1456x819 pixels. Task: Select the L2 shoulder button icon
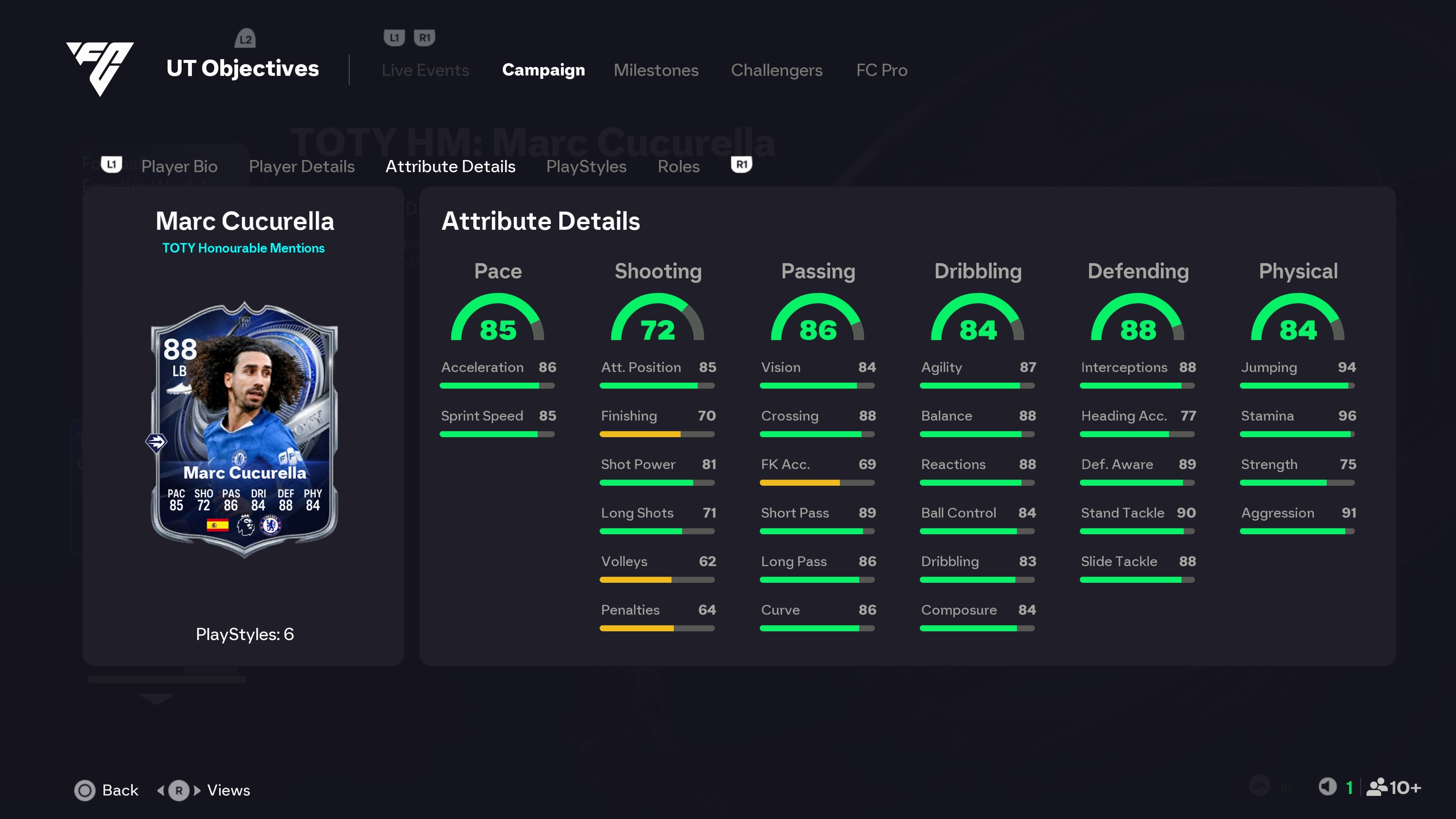coord(245,38)
